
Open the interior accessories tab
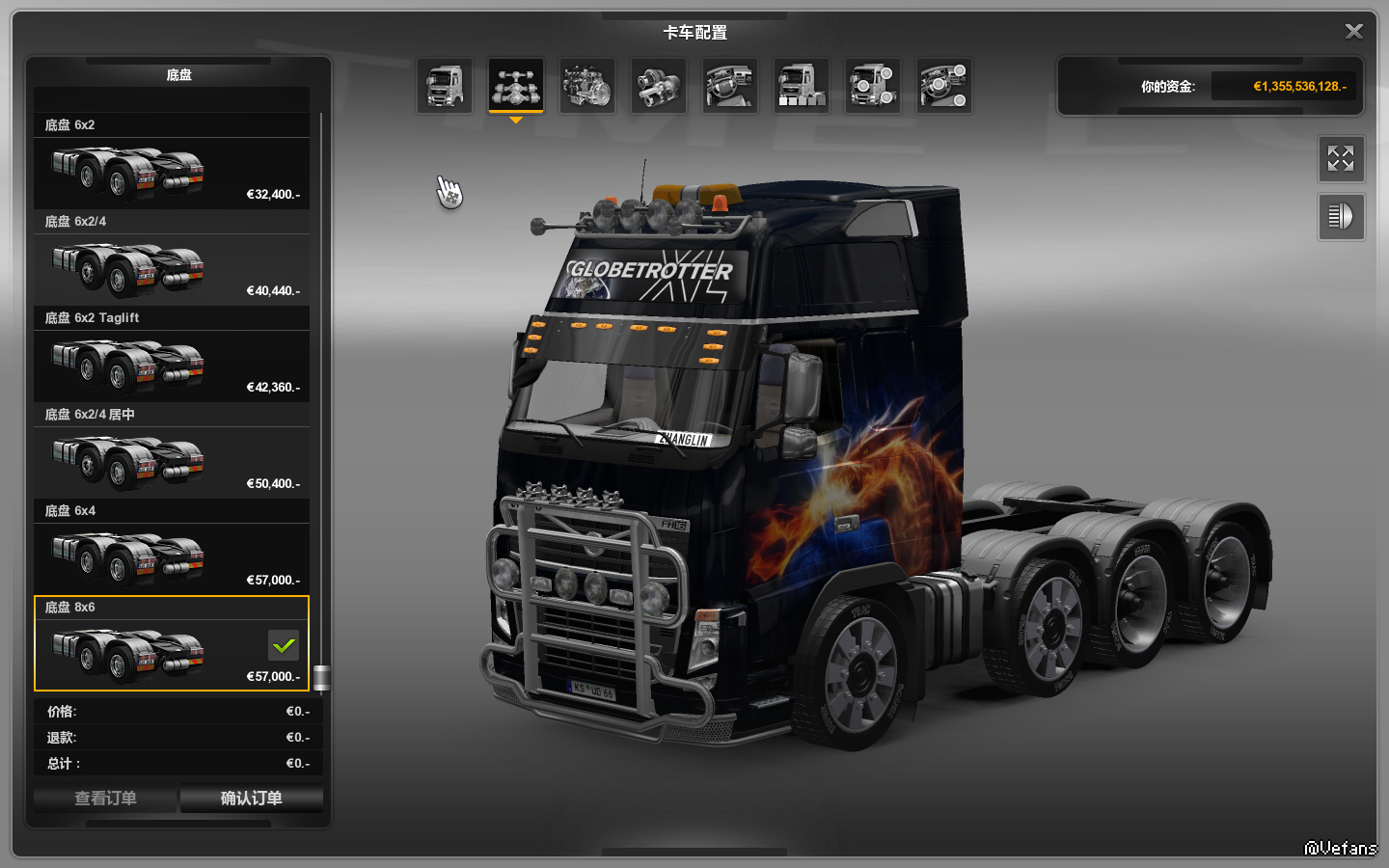click(x=944, y=86)
